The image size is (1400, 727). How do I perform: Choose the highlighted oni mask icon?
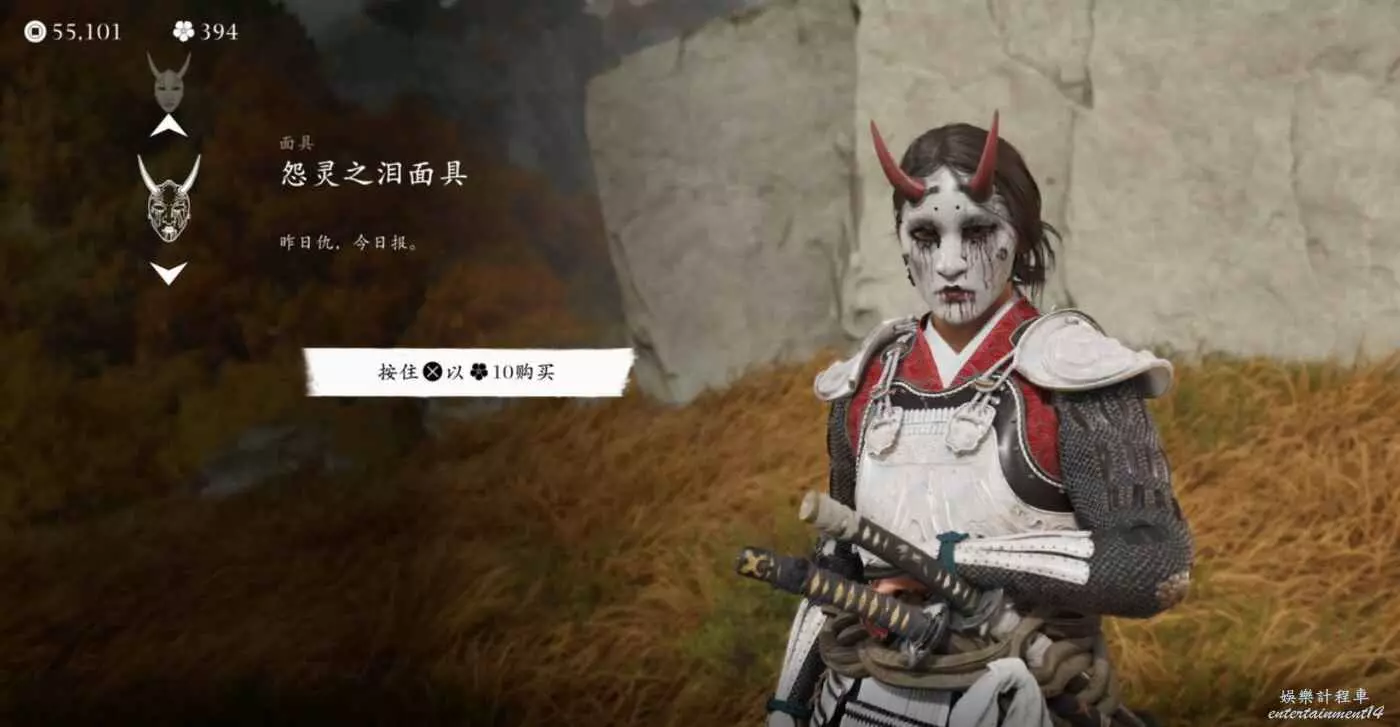[168, 198]
